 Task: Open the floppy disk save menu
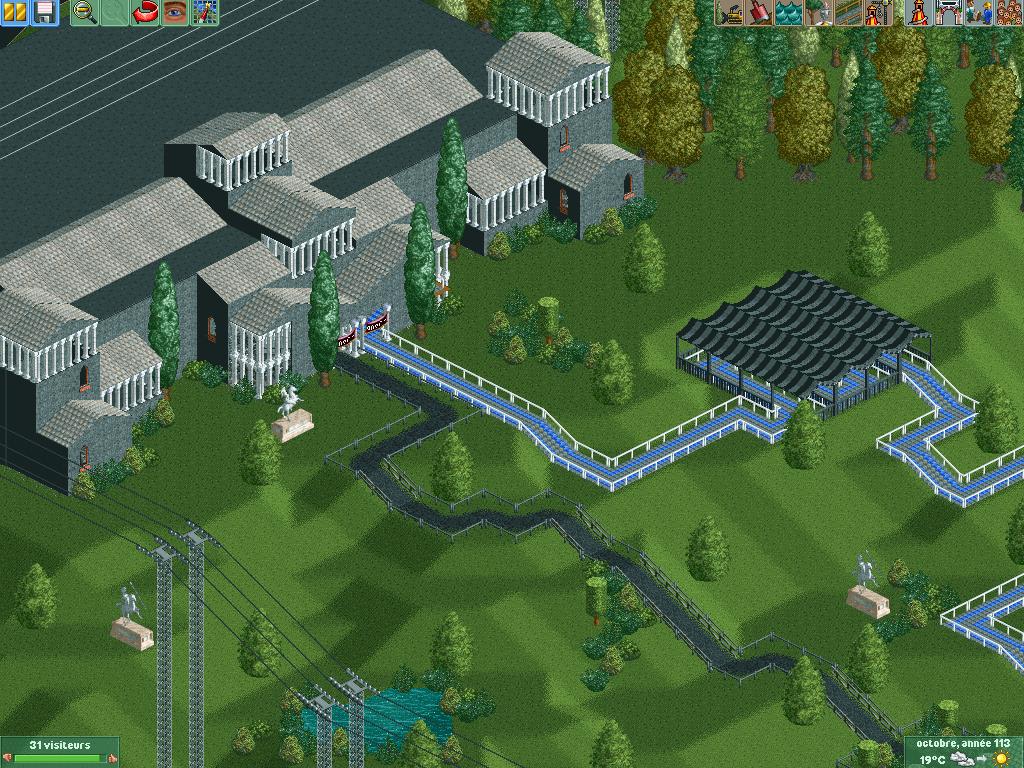[44, 13]
